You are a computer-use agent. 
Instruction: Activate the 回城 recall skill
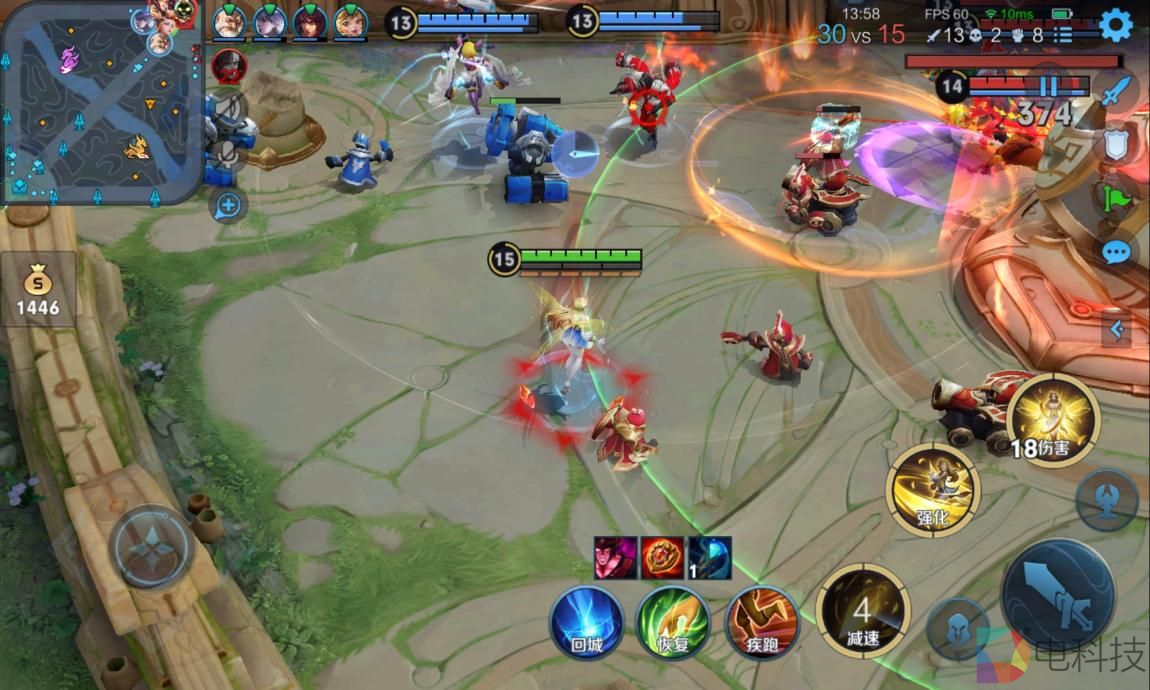[586, 621]
